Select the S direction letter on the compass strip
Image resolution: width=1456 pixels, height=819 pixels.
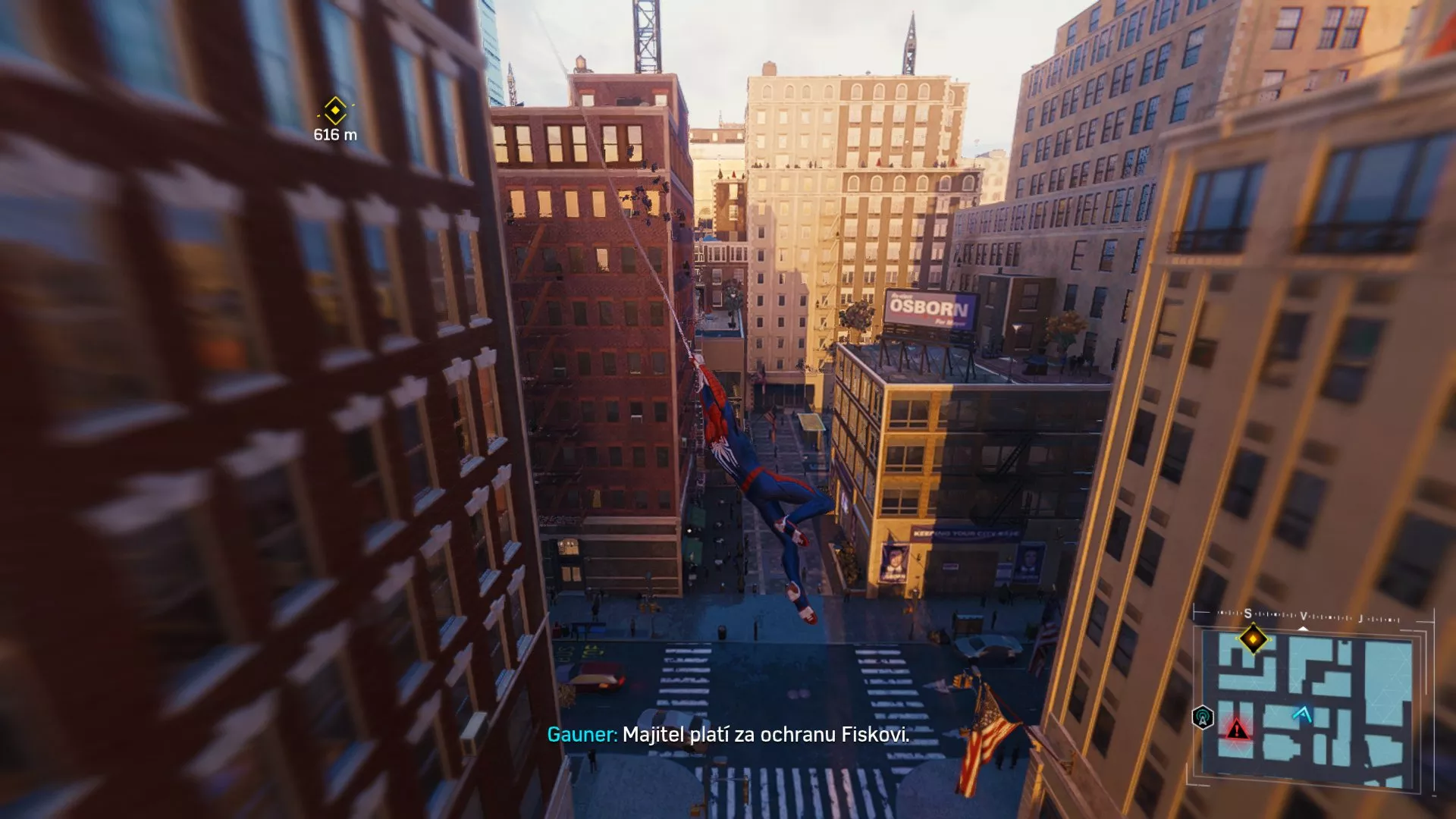coord(1247,613)
